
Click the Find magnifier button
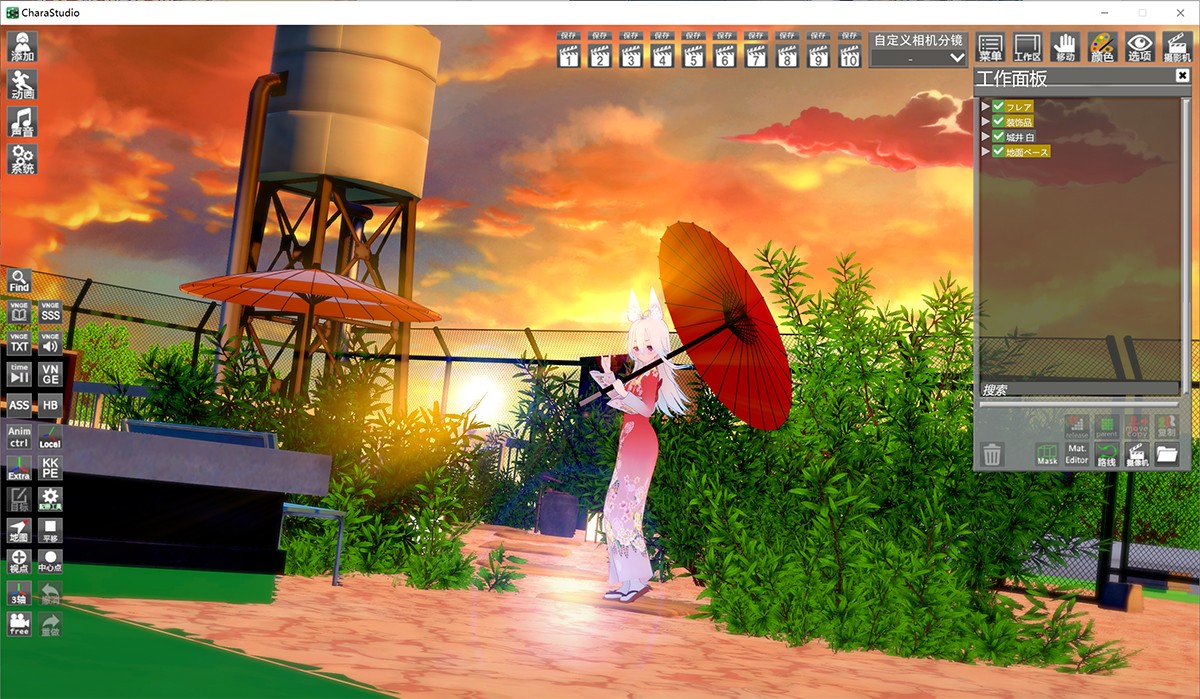click(x=19, y=281)
